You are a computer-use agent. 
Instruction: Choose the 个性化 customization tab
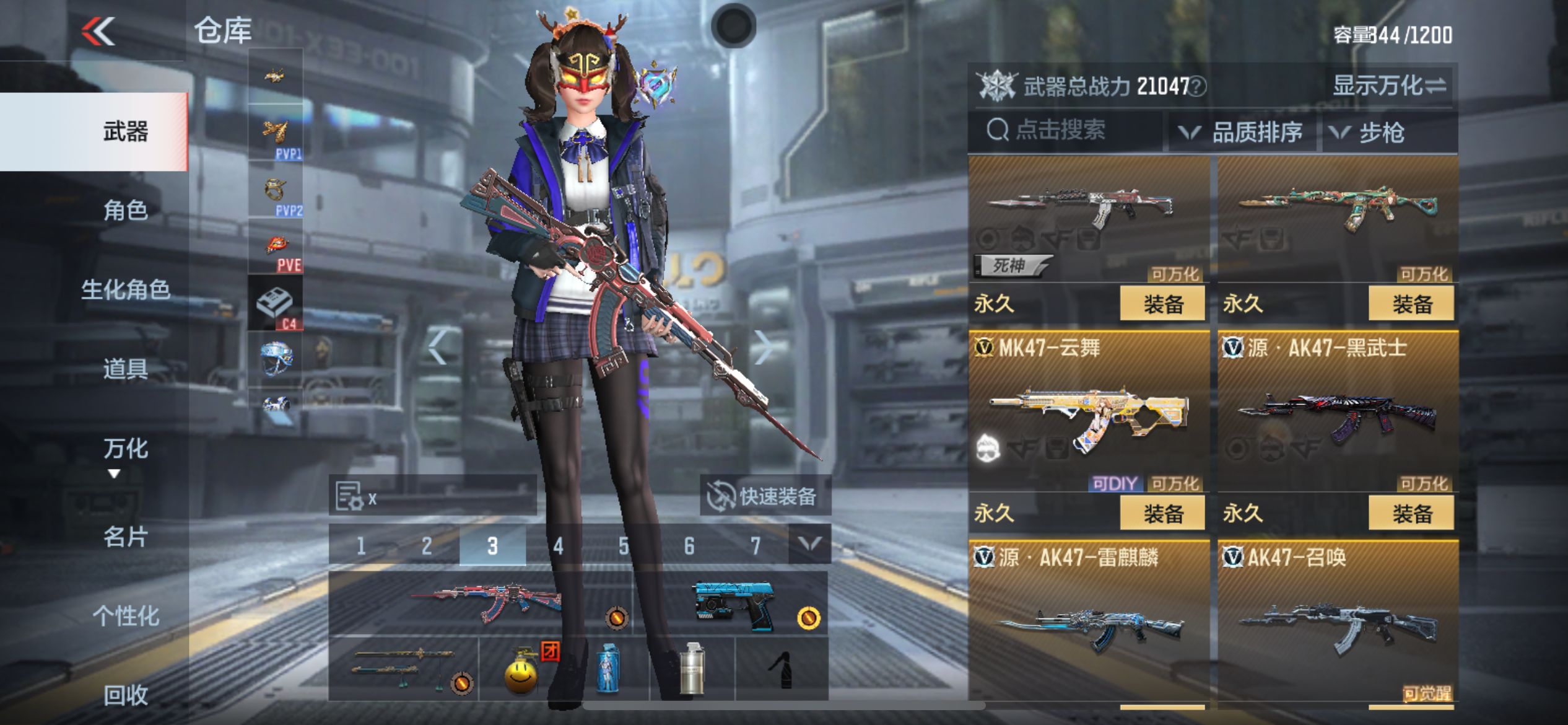(126, 616)
